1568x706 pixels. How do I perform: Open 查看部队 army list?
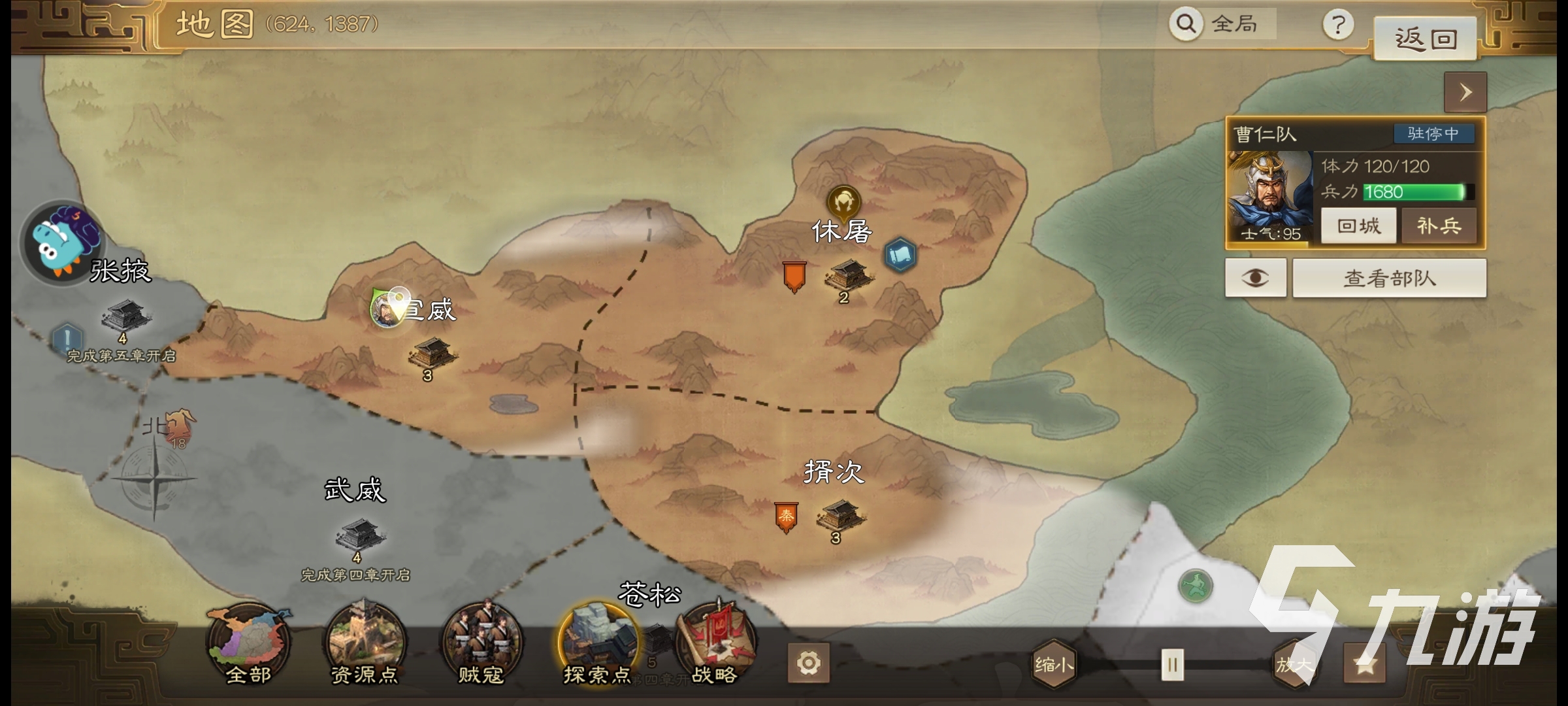(x=1389, y=278)
